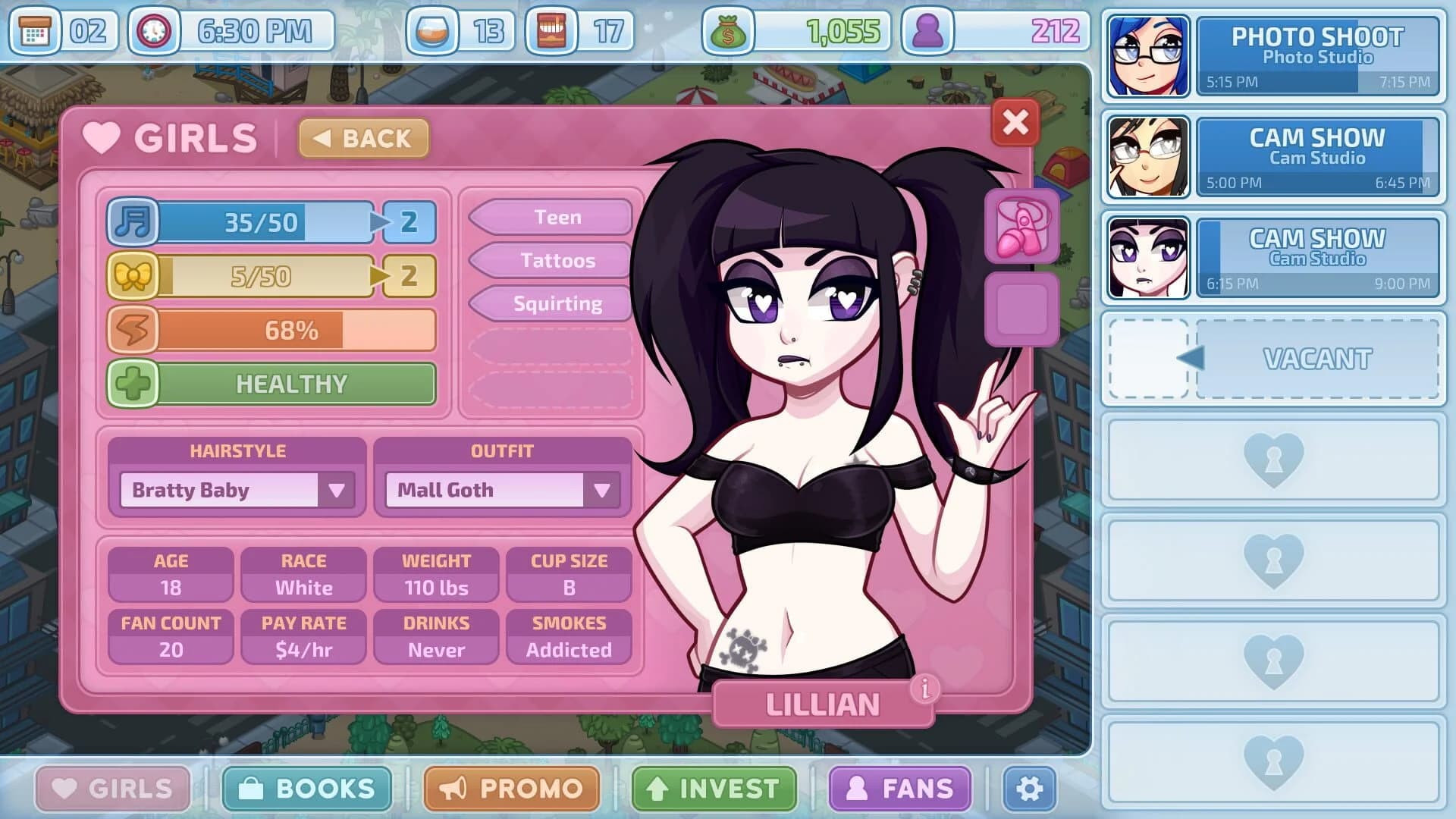Image resolution: width=1456 pixels, height=819 pixels.
Task: Click the calendar icon showing day 02
Action: (36, 30)
